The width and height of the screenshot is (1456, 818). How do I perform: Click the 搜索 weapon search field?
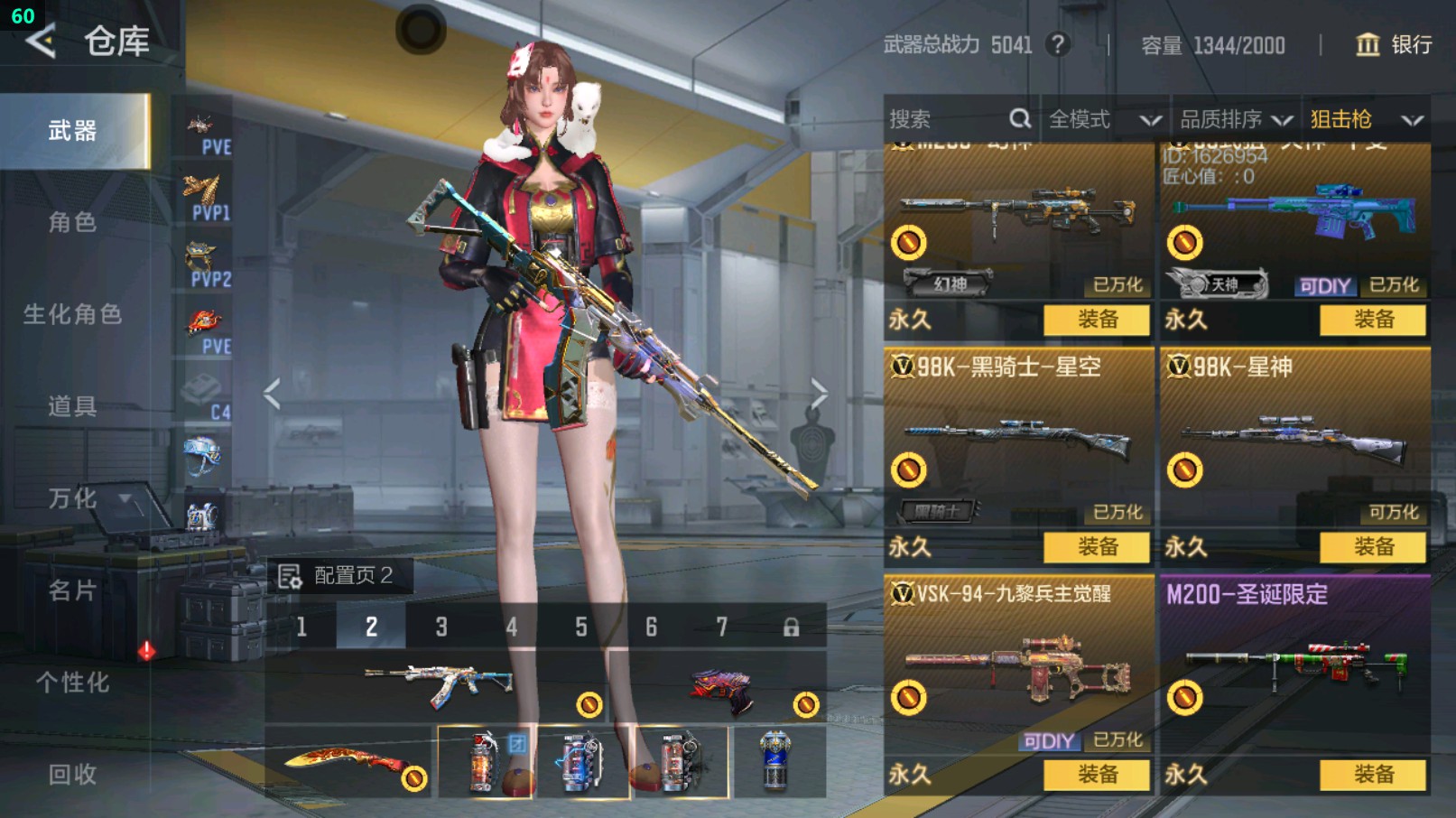click(948, 119)
